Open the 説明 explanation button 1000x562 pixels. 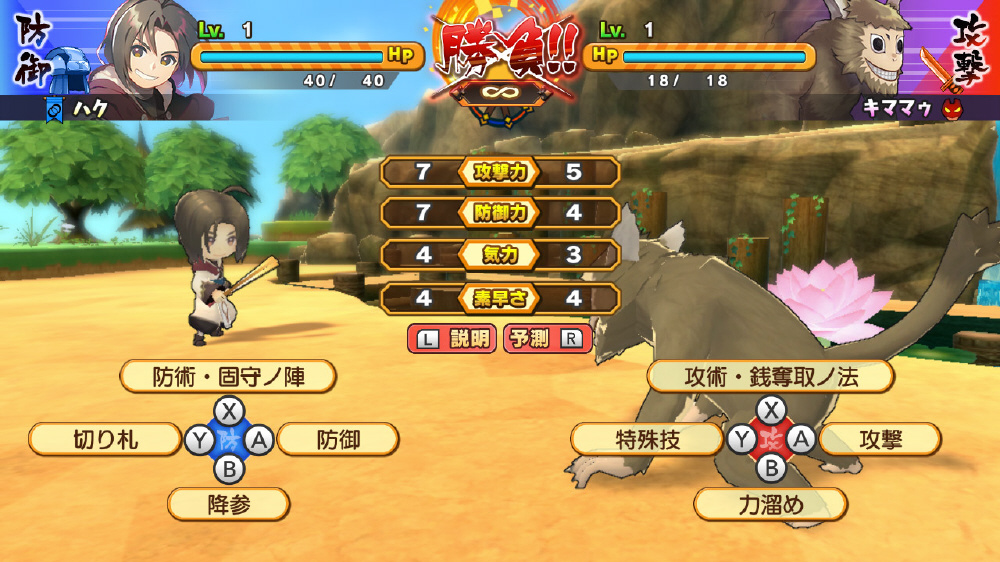coord(452,339)
